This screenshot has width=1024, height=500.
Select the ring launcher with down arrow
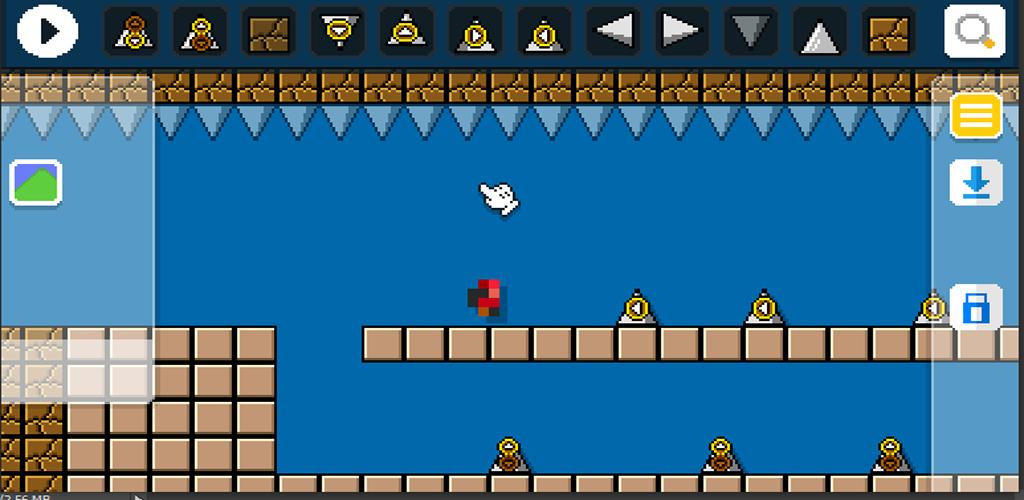coord(337,31)
